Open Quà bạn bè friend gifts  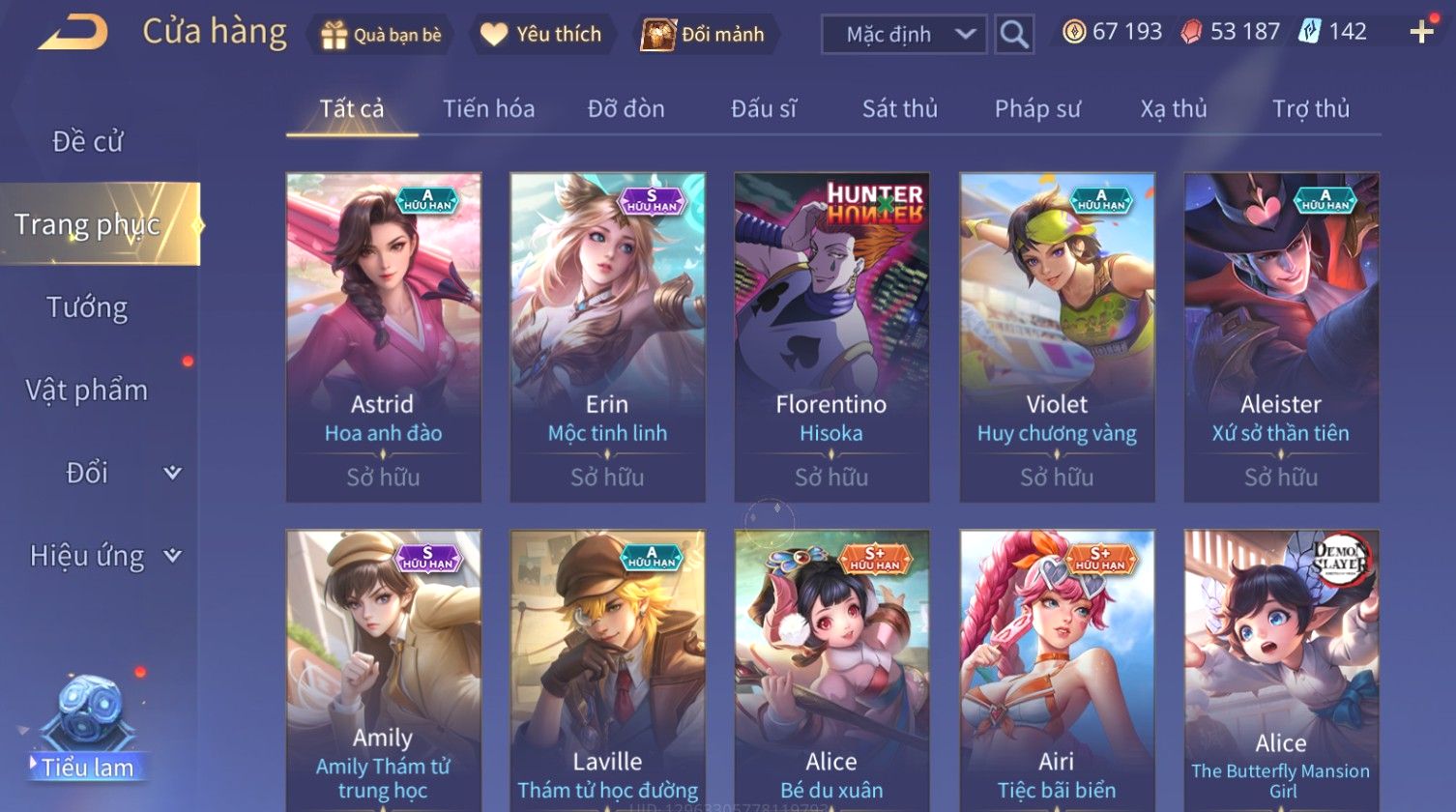(382, 35)
